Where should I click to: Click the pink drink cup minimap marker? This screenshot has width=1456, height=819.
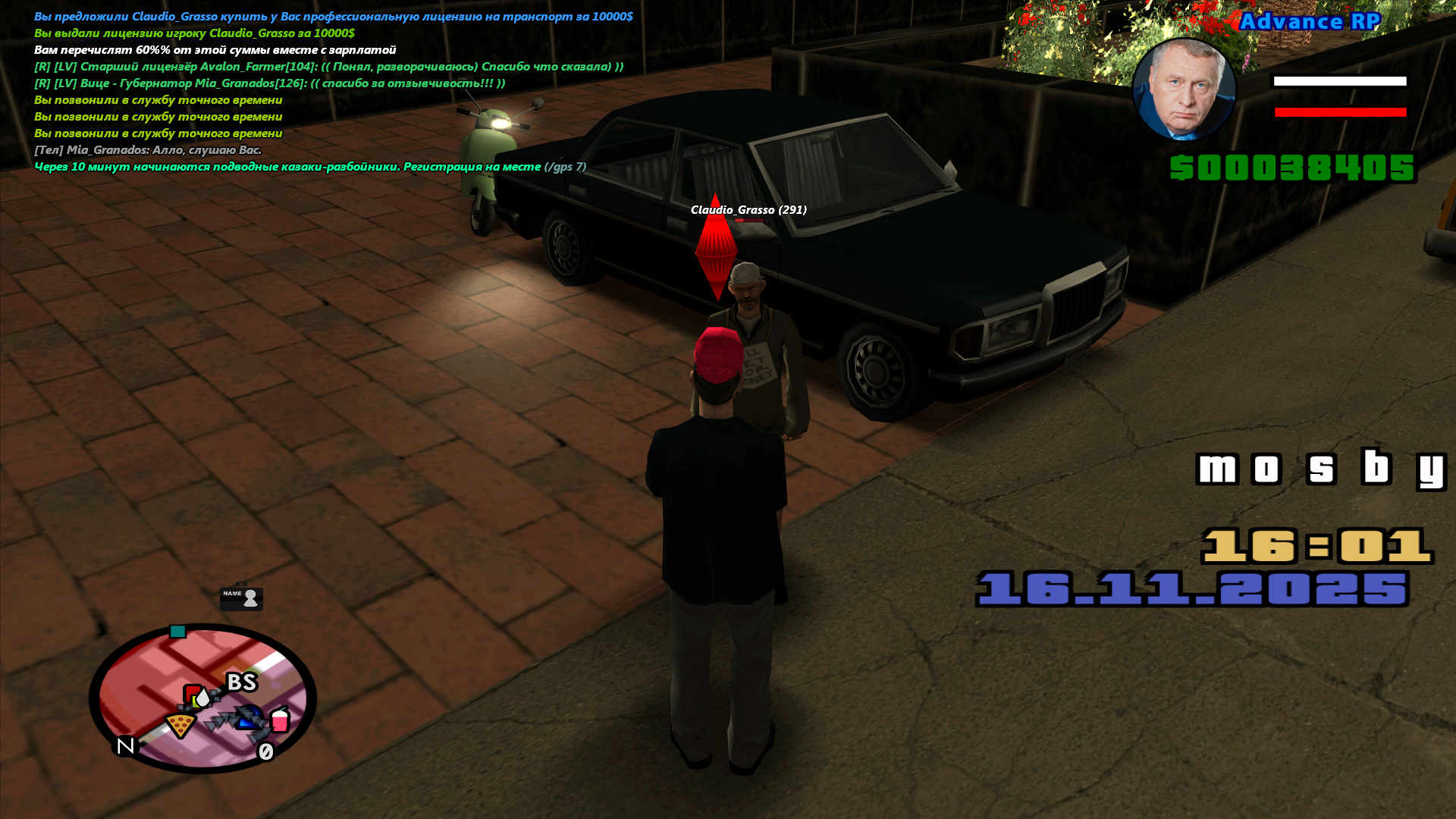pos(280,719)
